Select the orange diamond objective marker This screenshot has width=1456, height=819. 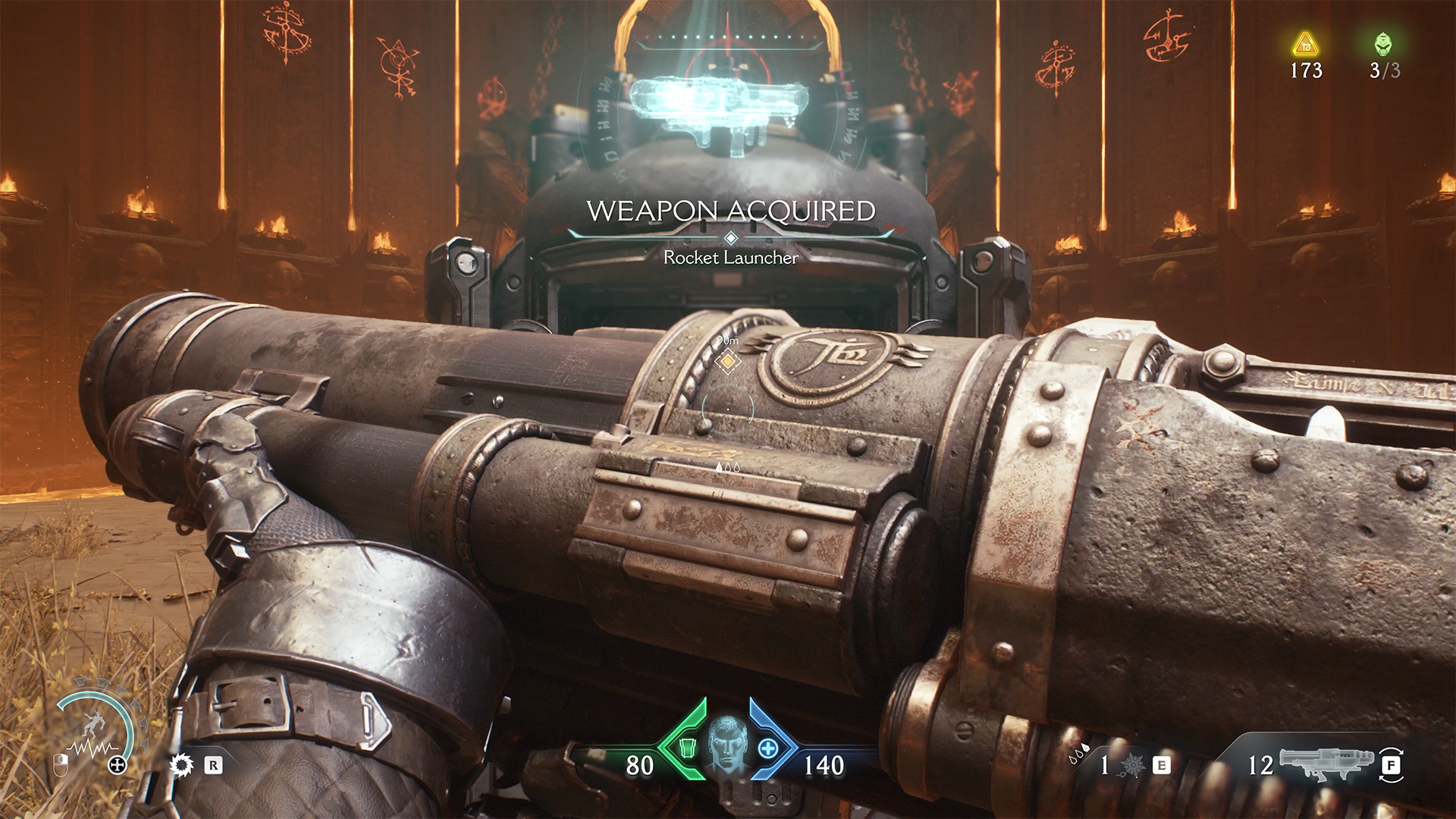[x=728, y=362]
